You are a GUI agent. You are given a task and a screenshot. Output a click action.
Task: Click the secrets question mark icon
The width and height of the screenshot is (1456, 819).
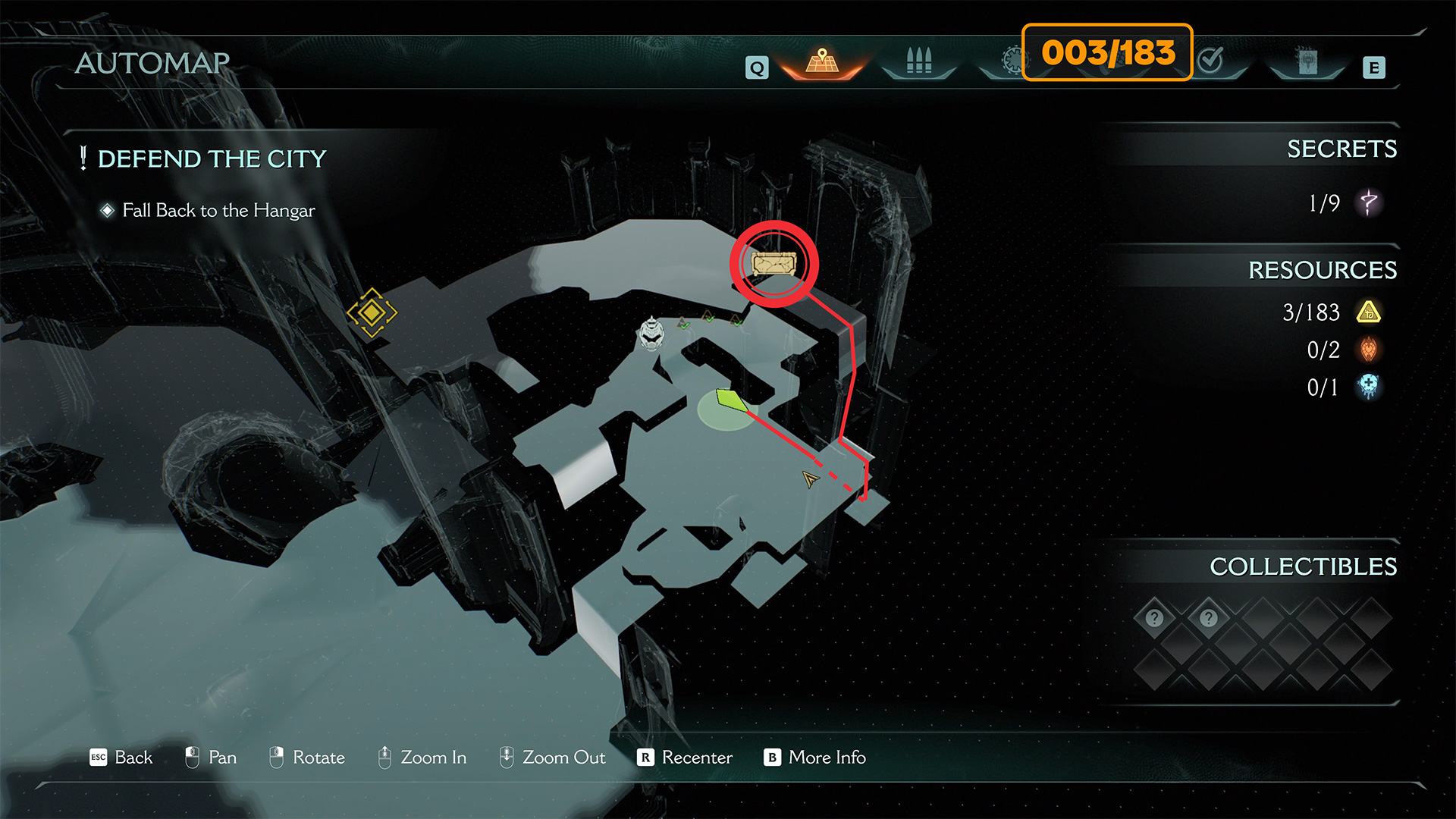pyautogui.click(x=1369, y=202)
